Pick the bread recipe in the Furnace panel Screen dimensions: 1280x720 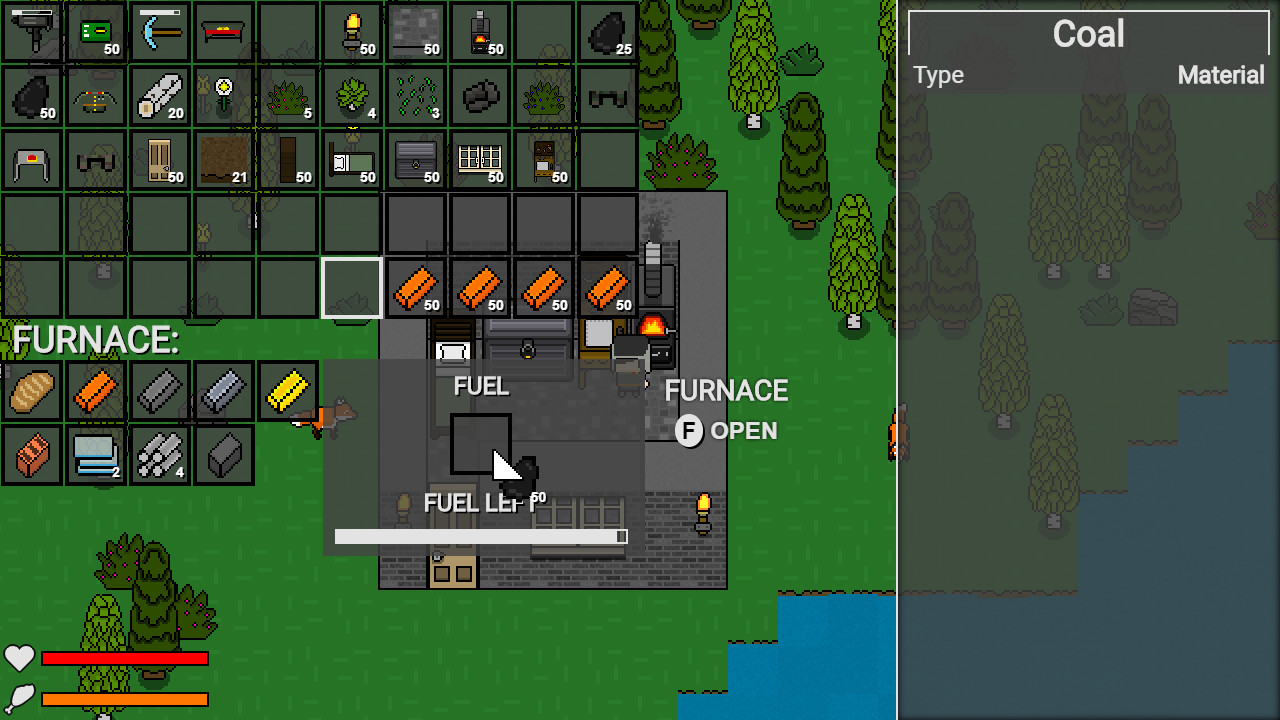(x=32, y=390)
